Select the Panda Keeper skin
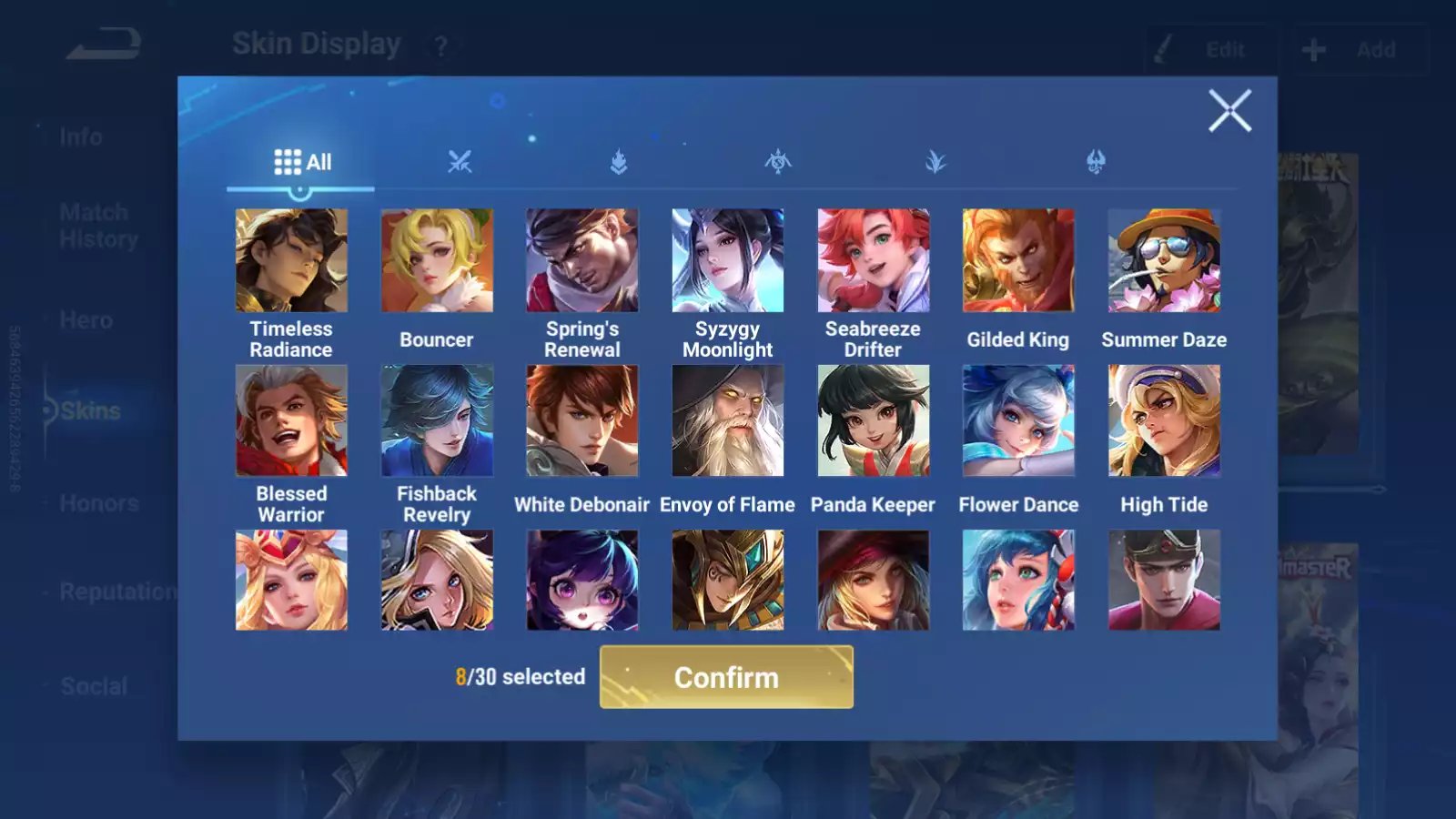Screen dimensions: 1456x819 [x=874, y=420]
